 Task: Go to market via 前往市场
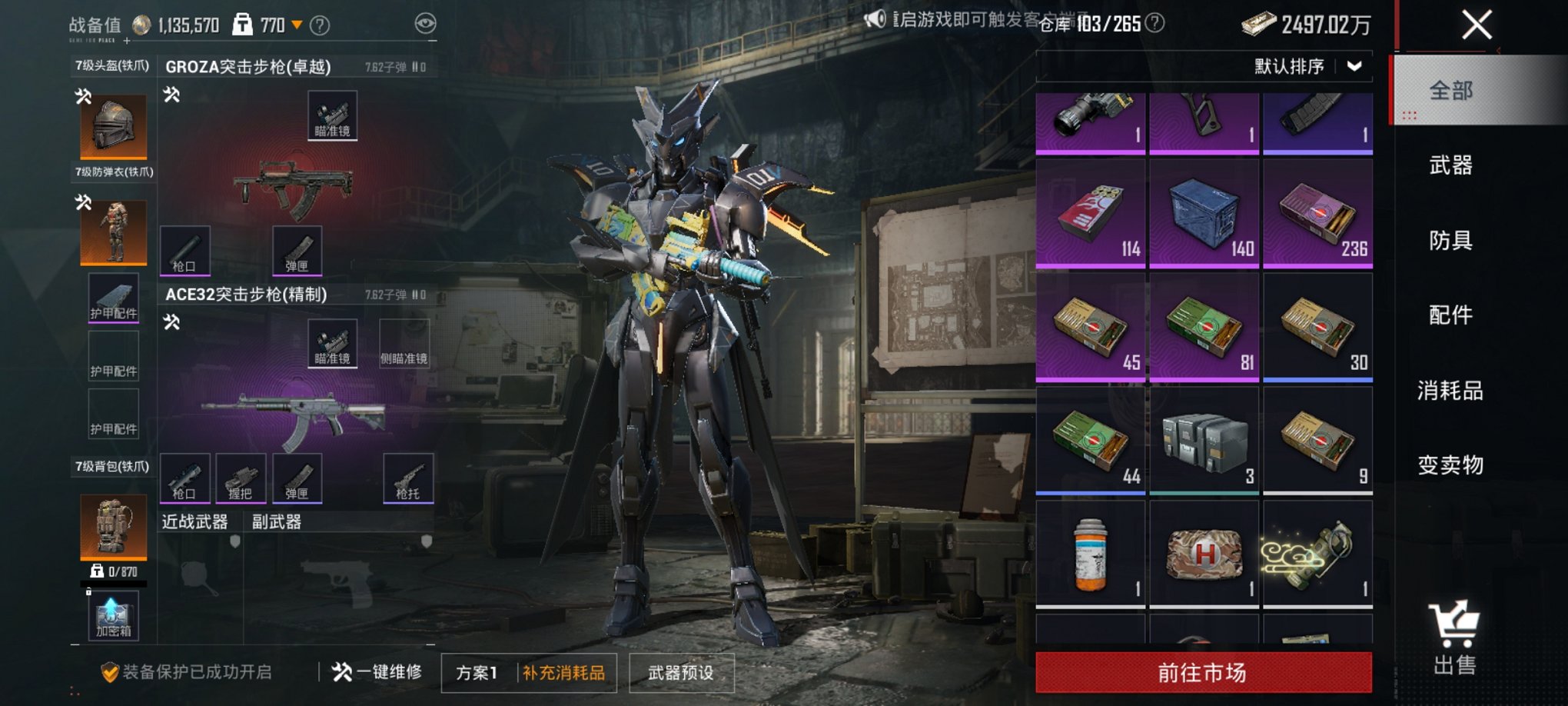[1203, 672]
